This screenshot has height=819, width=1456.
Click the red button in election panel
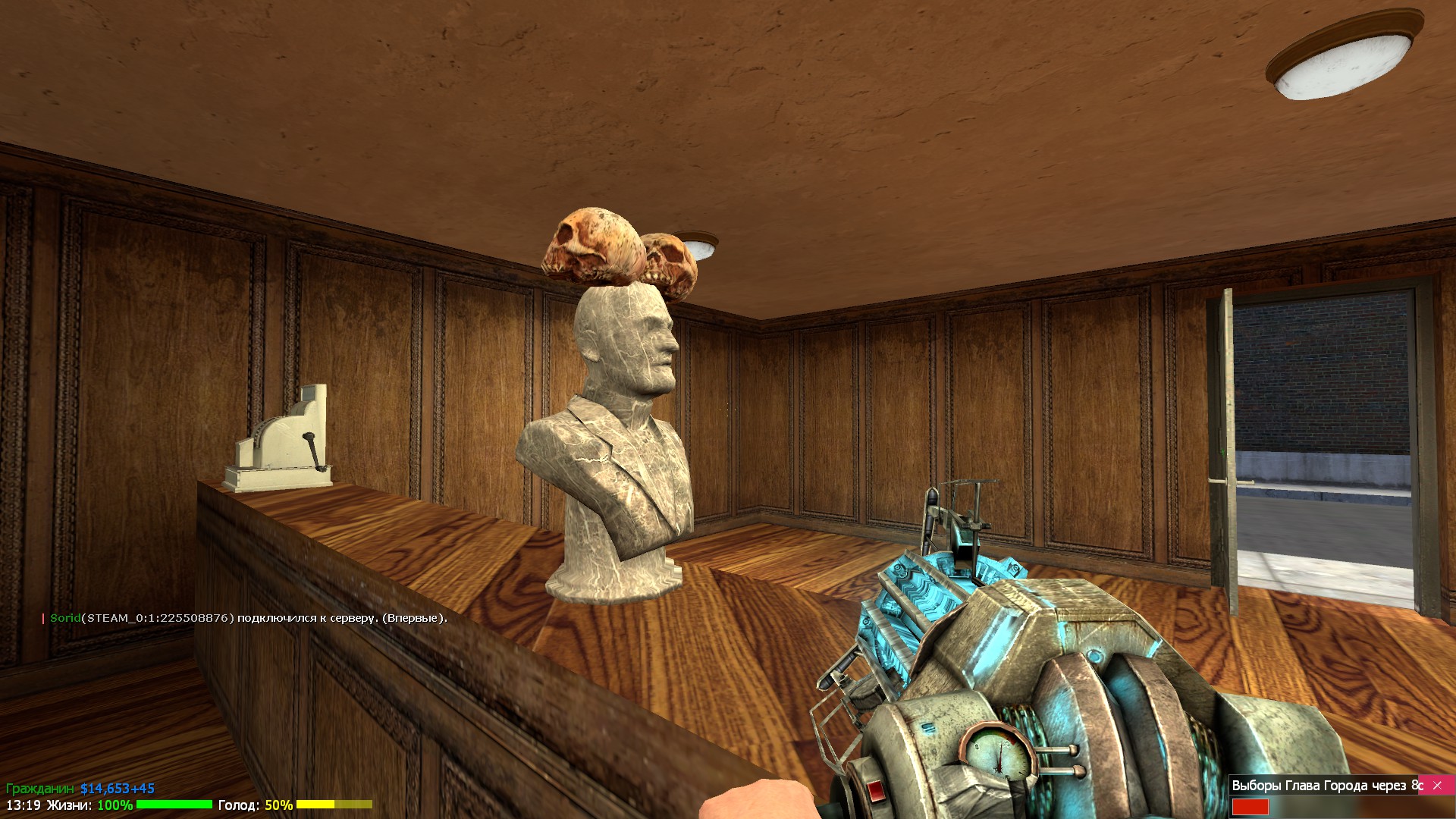click(1250, 807)
